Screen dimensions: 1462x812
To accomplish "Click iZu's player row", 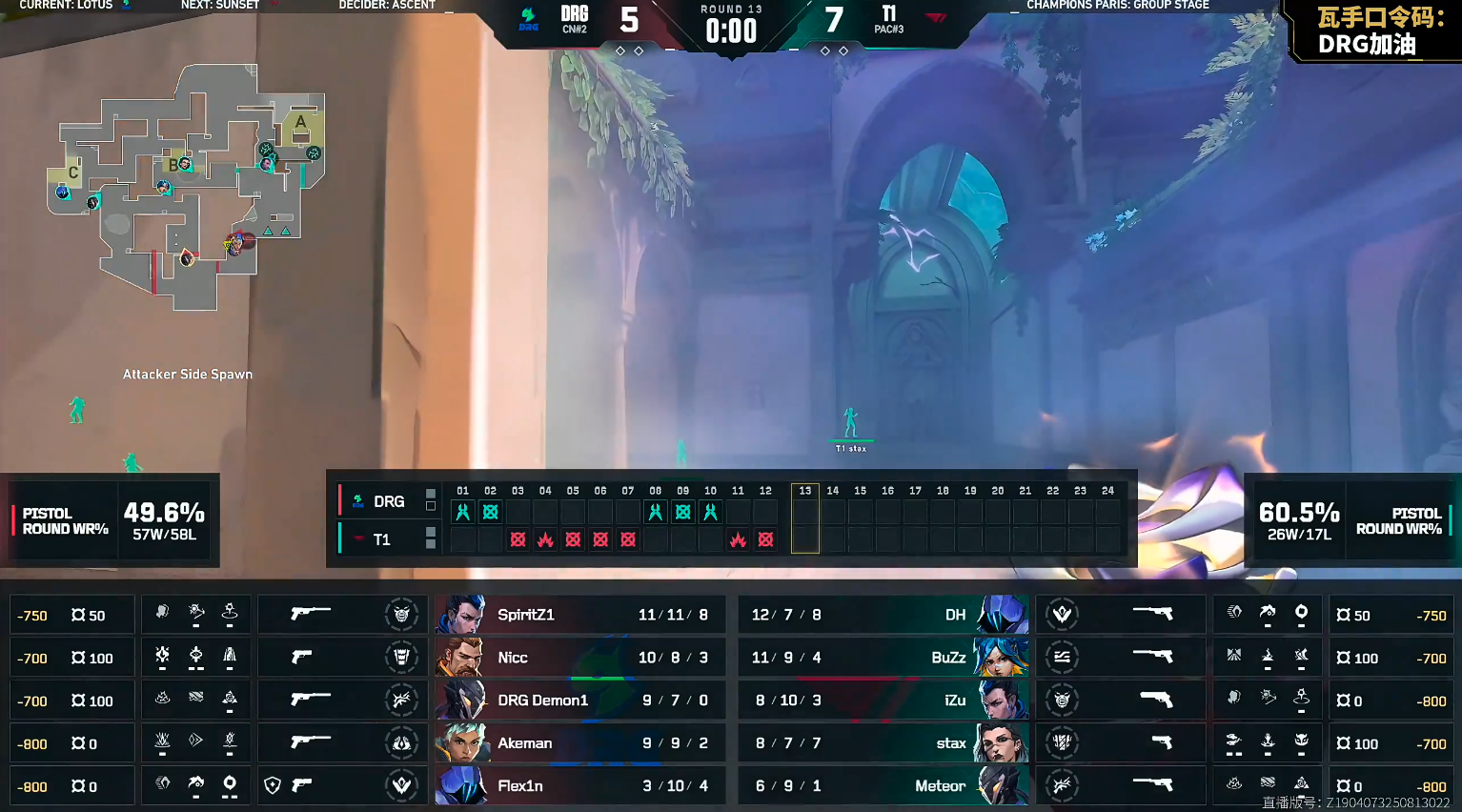I will [883, 700].
